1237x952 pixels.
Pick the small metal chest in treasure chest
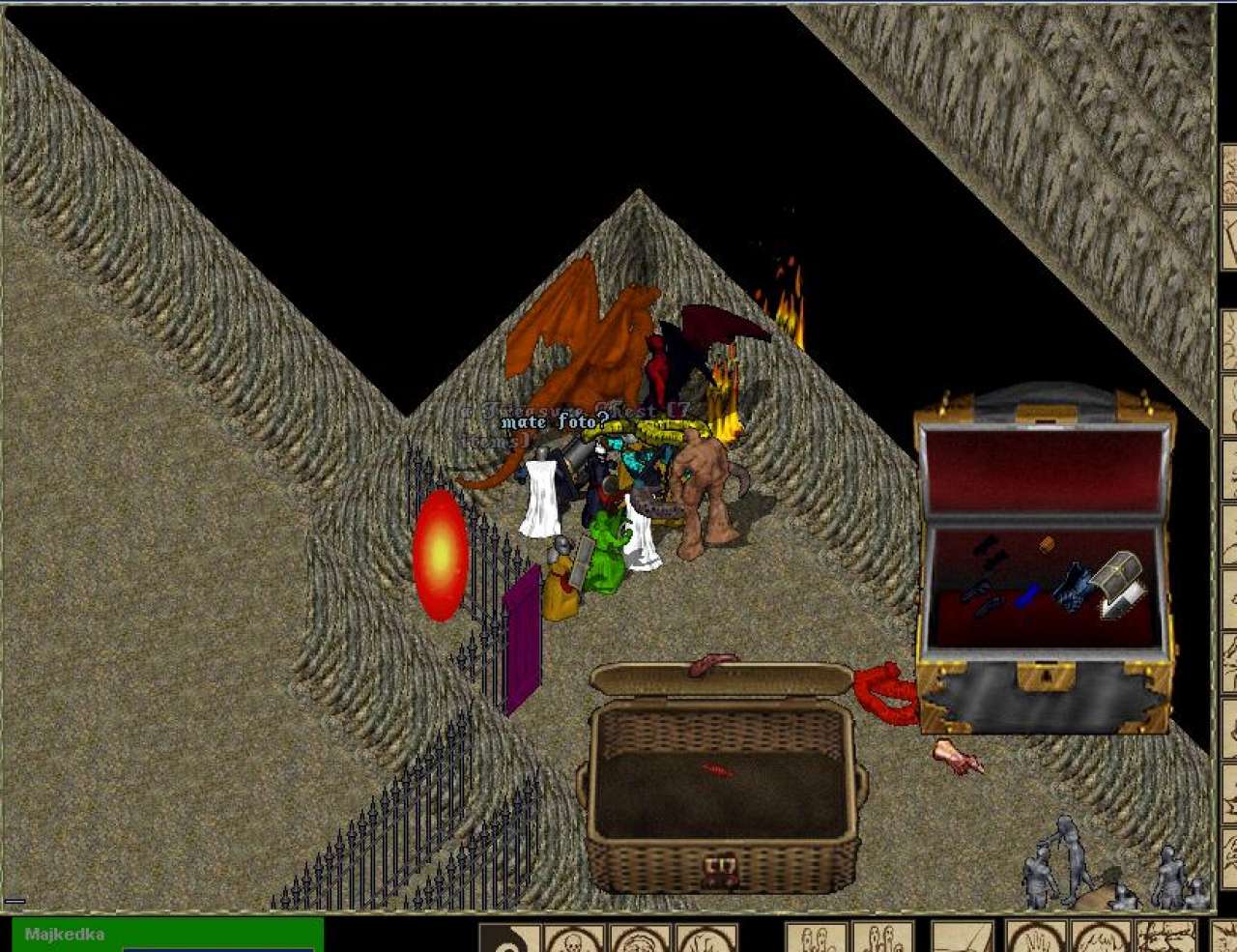pyautogui.click(x=1119, y=574)
